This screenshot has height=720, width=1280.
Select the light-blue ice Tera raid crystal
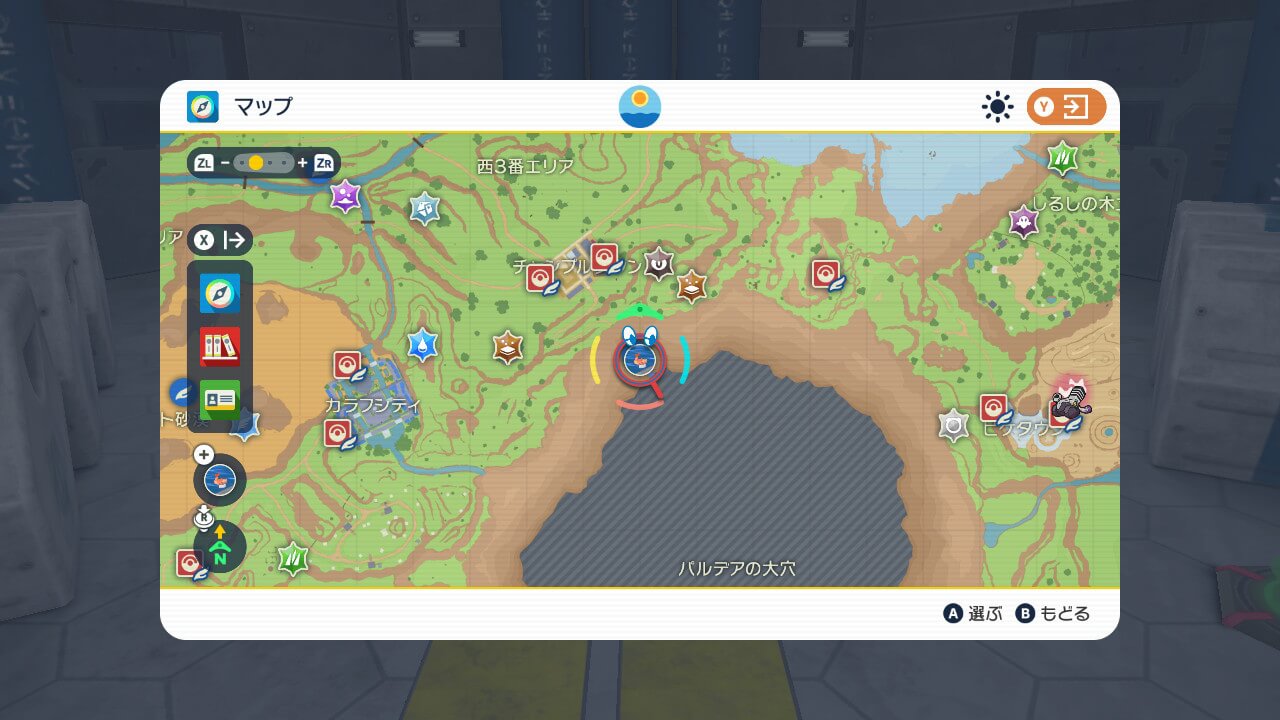point(425,207)
